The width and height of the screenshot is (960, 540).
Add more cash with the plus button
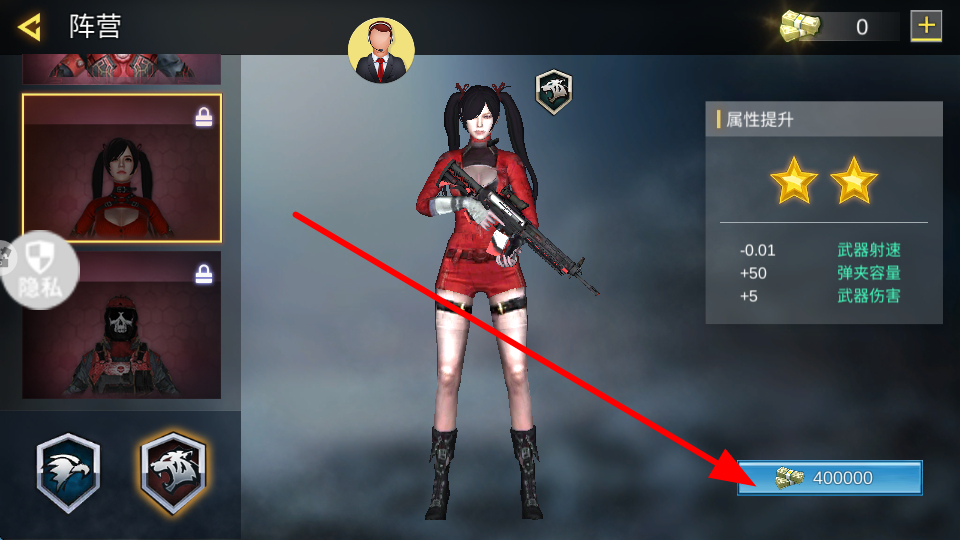926,26
